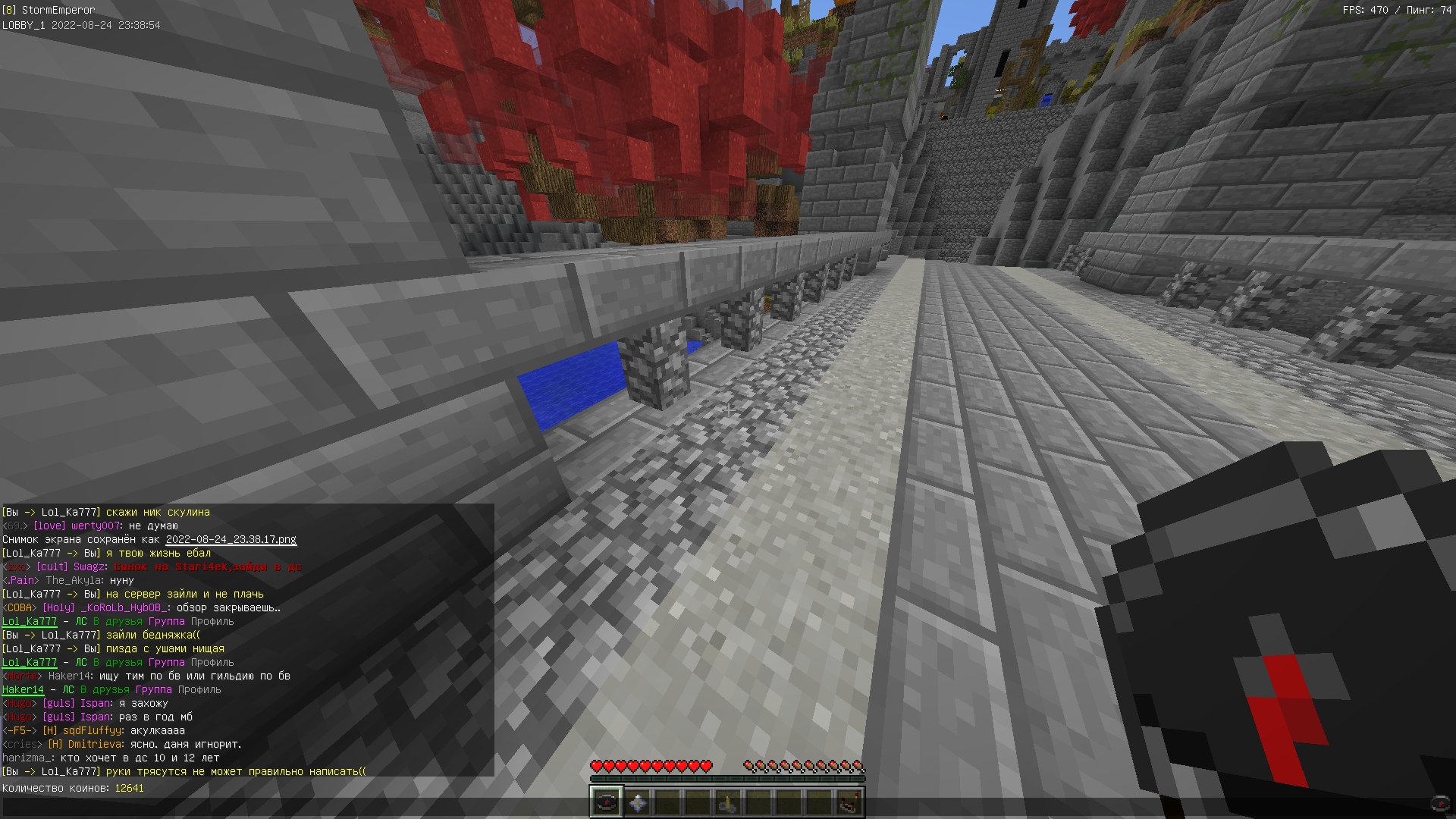Viewport: 1456px width, 819px height.
Task: Select the red gadget in the ninth hotbar slot
Action: pyautogui.click(x=850, y=800)
